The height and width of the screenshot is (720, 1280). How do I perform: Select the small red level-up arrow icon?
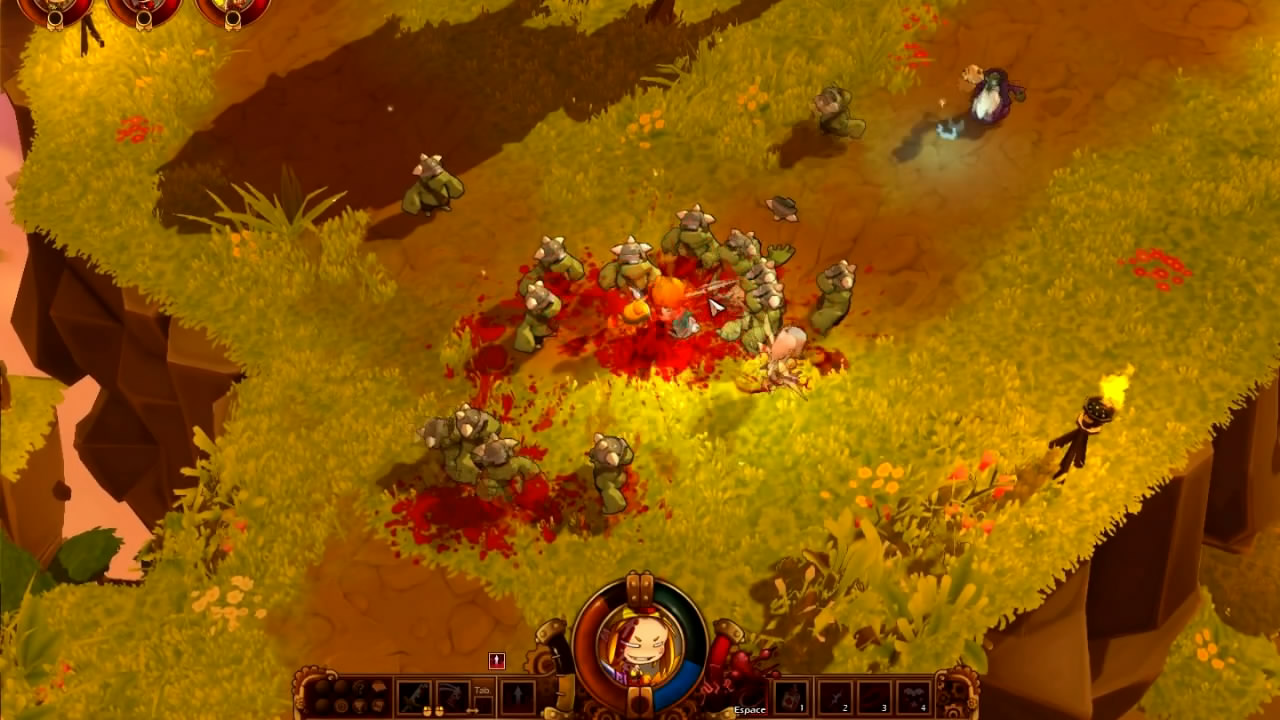pyautogui.click(x=496, y=660)
